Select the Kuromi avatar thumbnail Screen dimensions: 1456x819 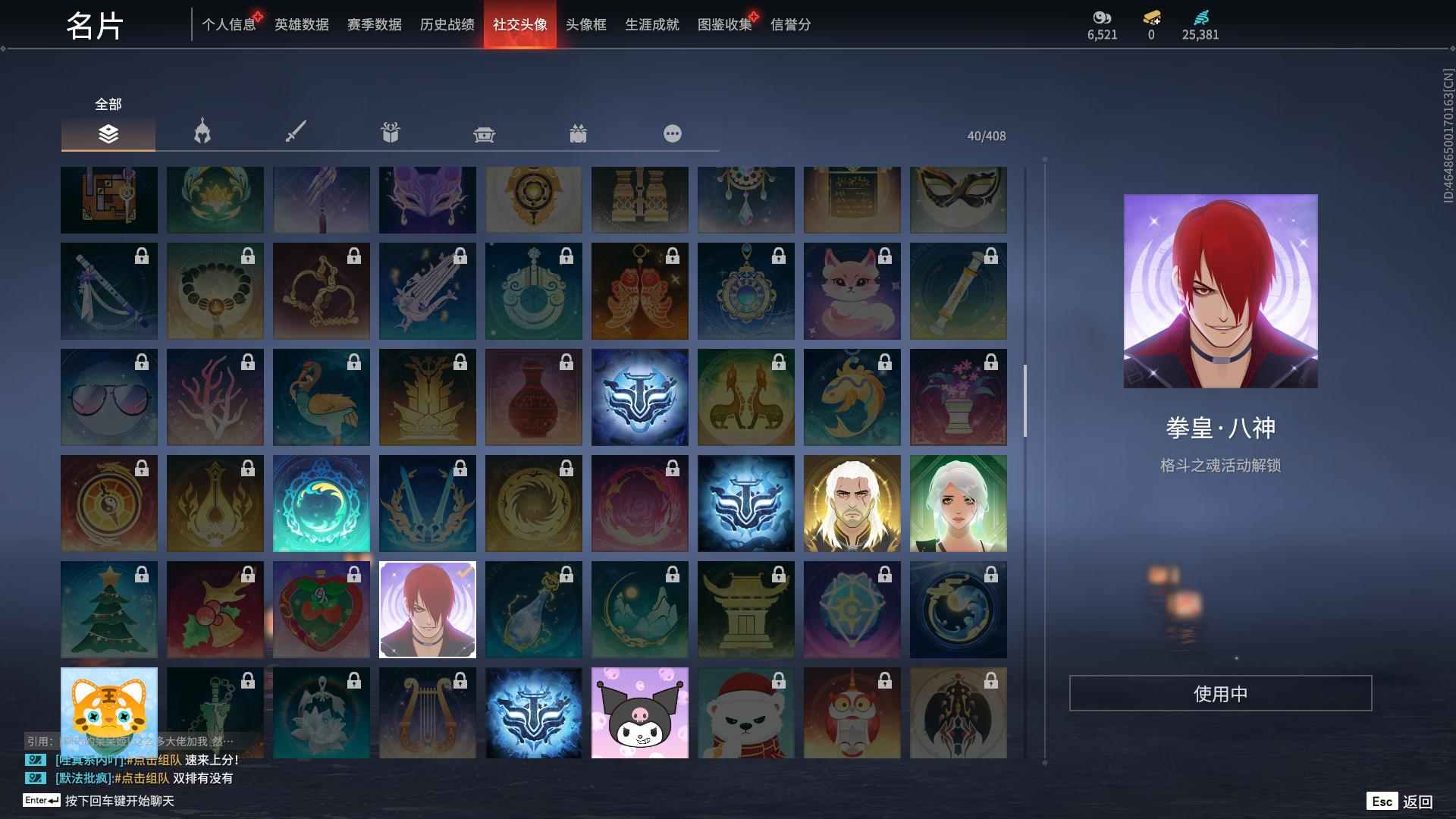tap(640, 713)
